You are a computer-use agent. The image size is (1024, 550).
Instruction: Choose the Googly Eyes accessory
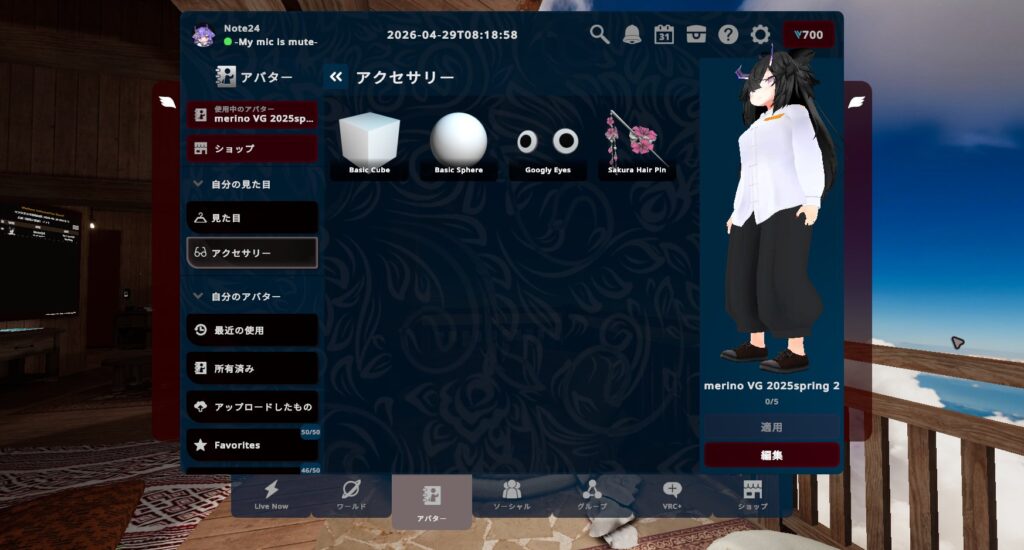(x=548, y=145)
